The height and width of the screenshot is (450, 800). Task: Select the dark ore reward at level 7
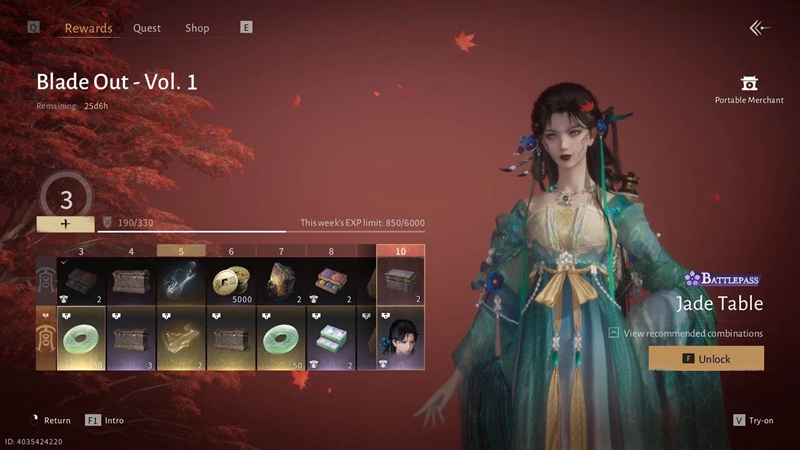pyautogui.click(x=281, y=282)
